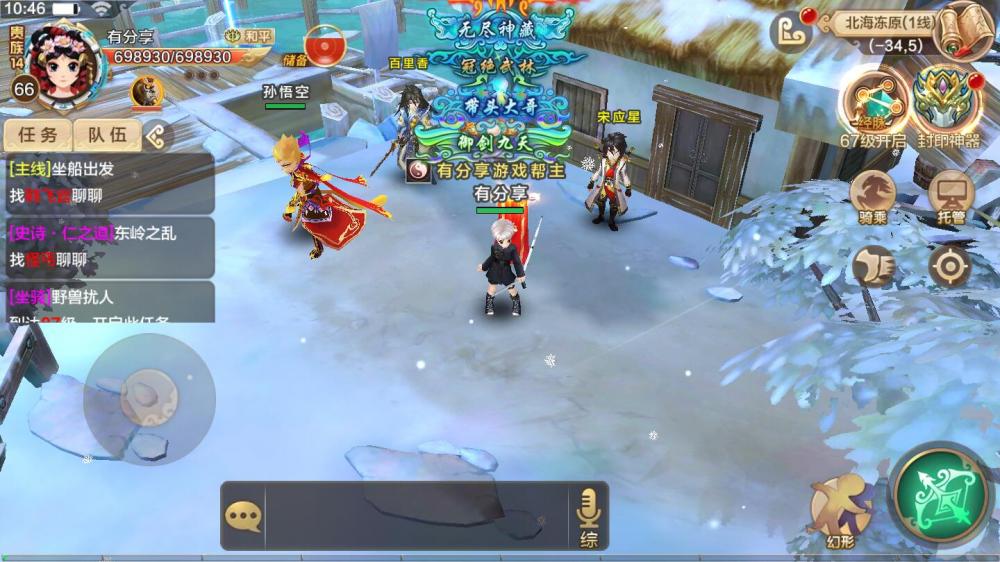1000x562 pixels.
Task: Trigger the green bow attack button
Action: point(939,494)
